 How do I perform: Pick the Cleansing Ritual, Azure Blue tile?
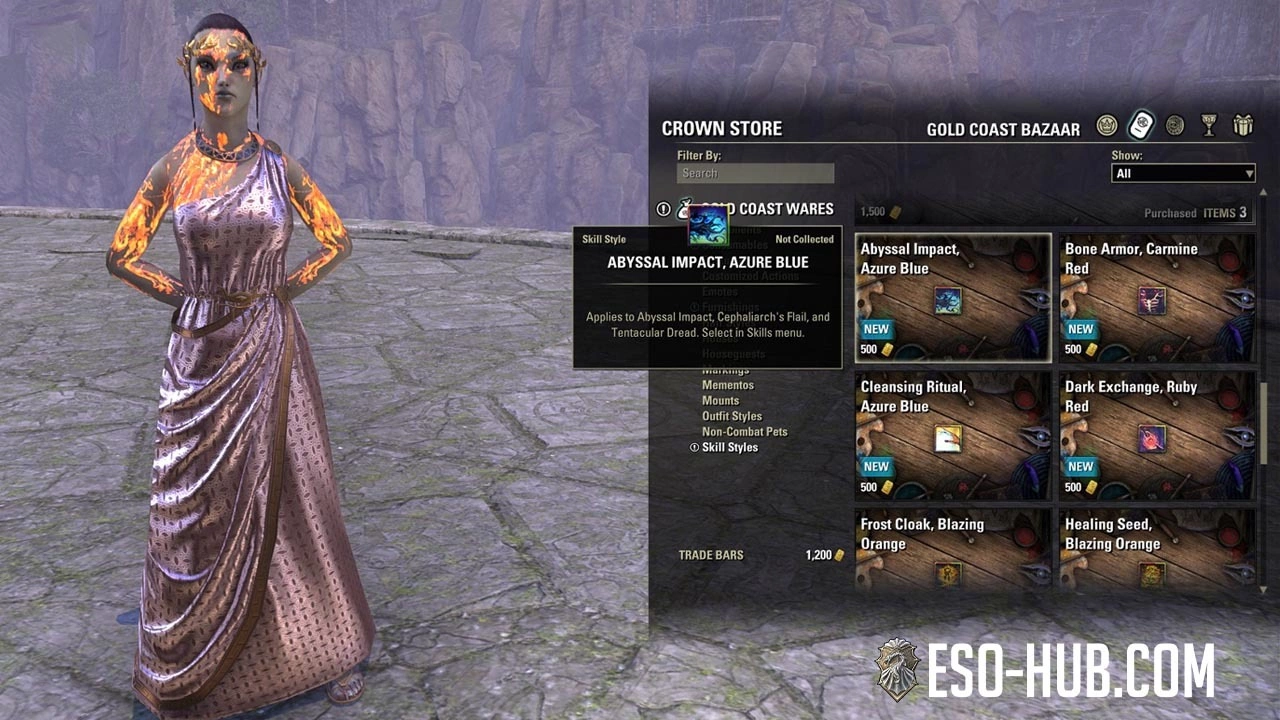coord(952,436)
